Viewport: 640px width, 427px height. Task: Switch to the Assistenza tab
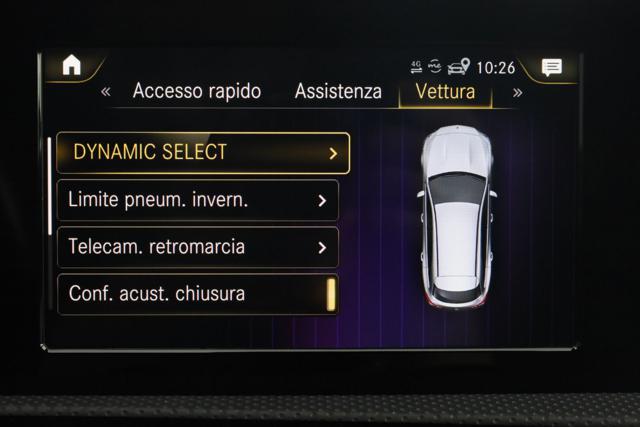pyautogui.click(x=338, y=92)
